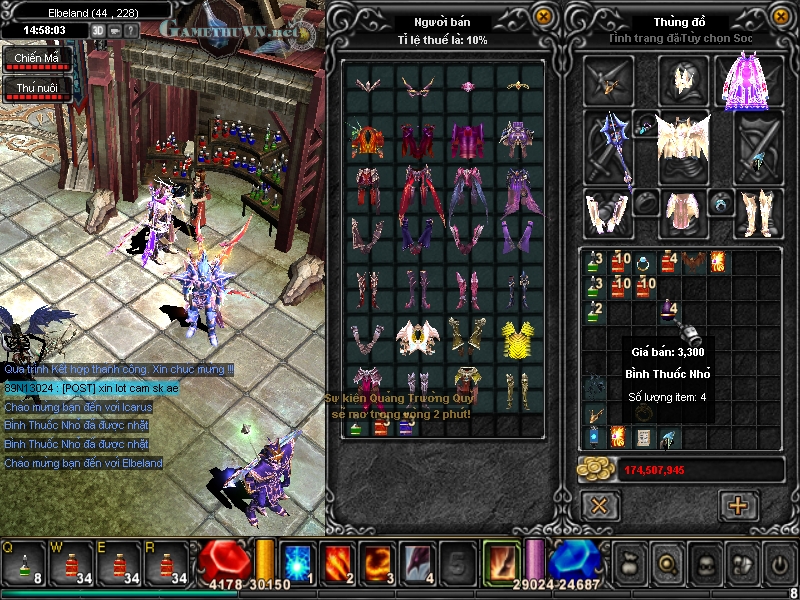Select the Chiến Mã mount entry
Image resolution: width=800 pixels, height=600 pixels.
coord(36,59)
